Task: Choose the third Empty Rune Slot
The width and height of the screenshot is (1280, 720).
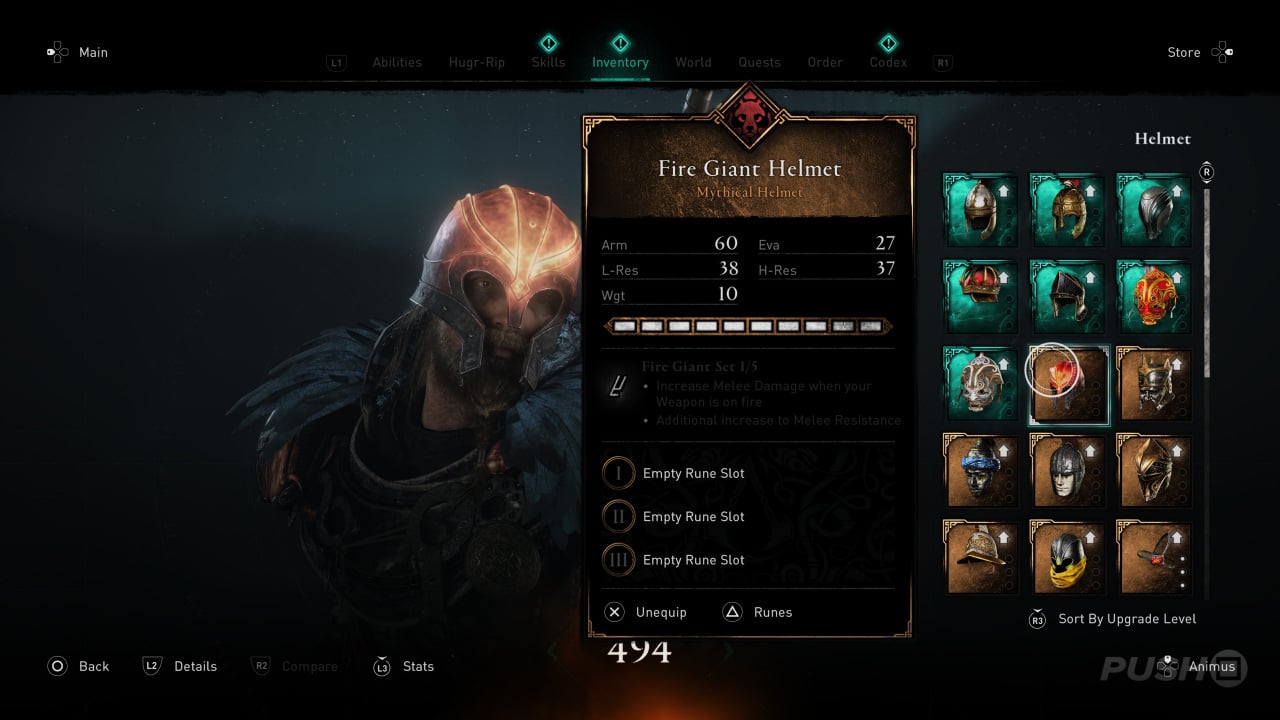Action: [x=693, y=560]
